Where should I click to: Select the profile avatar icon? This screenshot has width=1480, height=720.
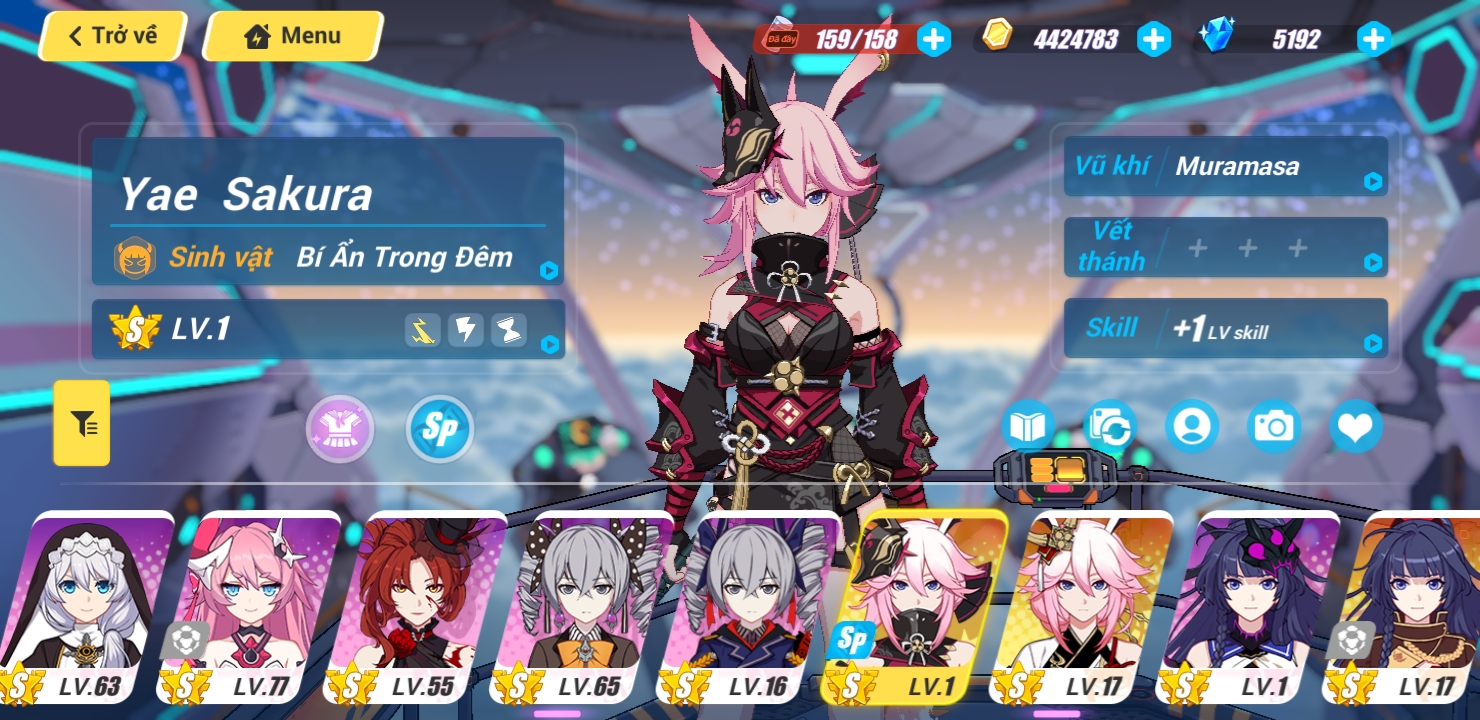point(1192,426)
